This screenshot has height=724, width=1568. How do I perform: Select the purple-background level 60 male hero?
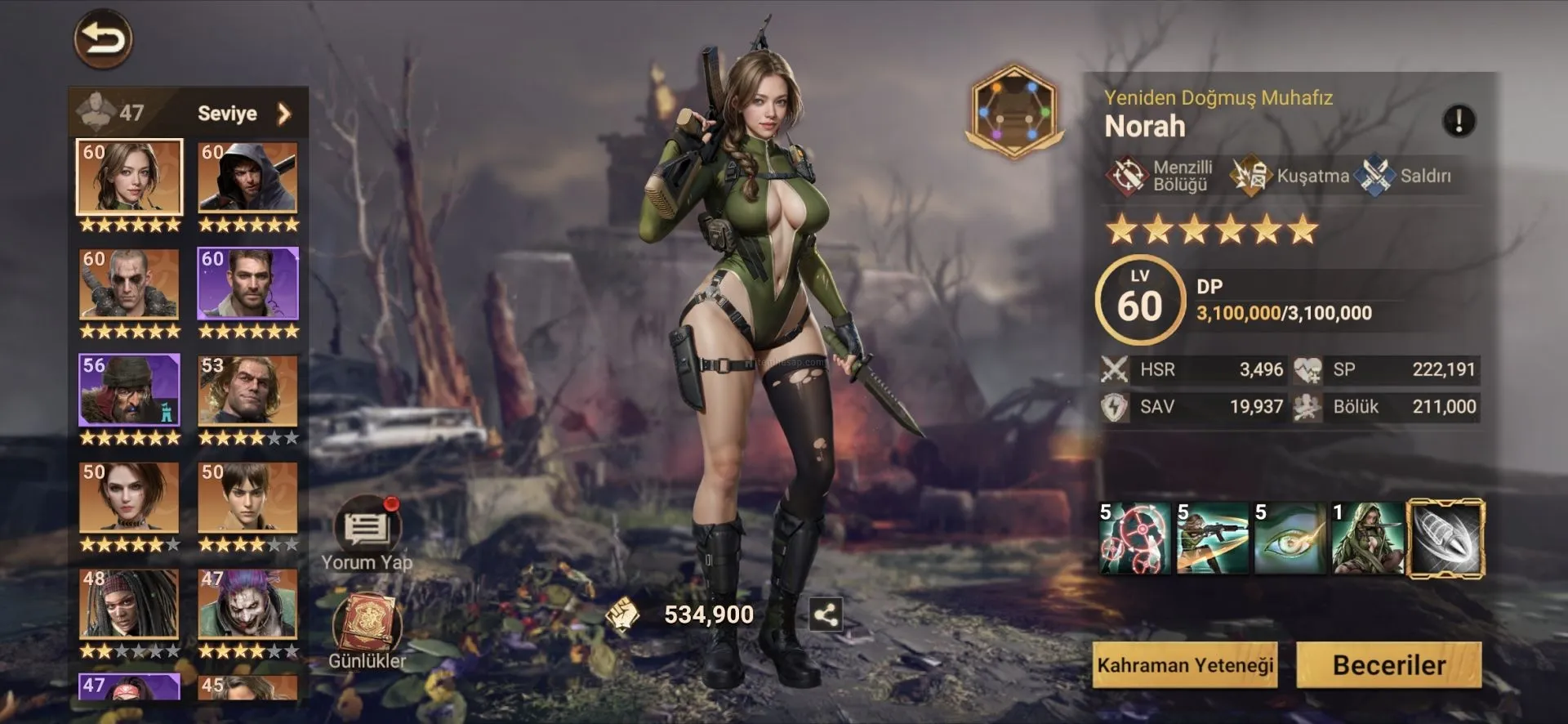247,284
